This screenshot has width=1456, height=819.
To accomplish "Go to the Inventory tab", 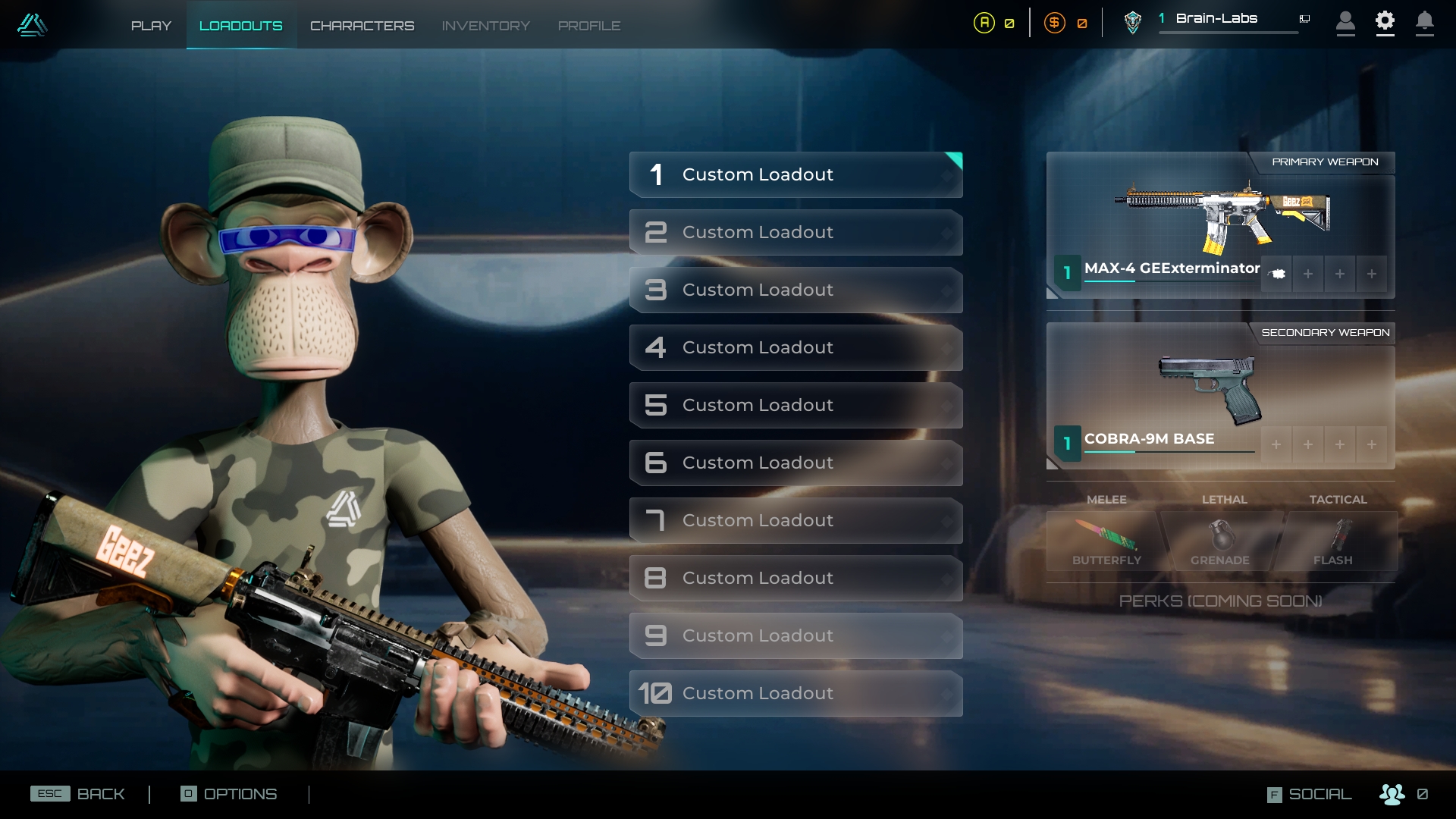I will coord(485,26).
